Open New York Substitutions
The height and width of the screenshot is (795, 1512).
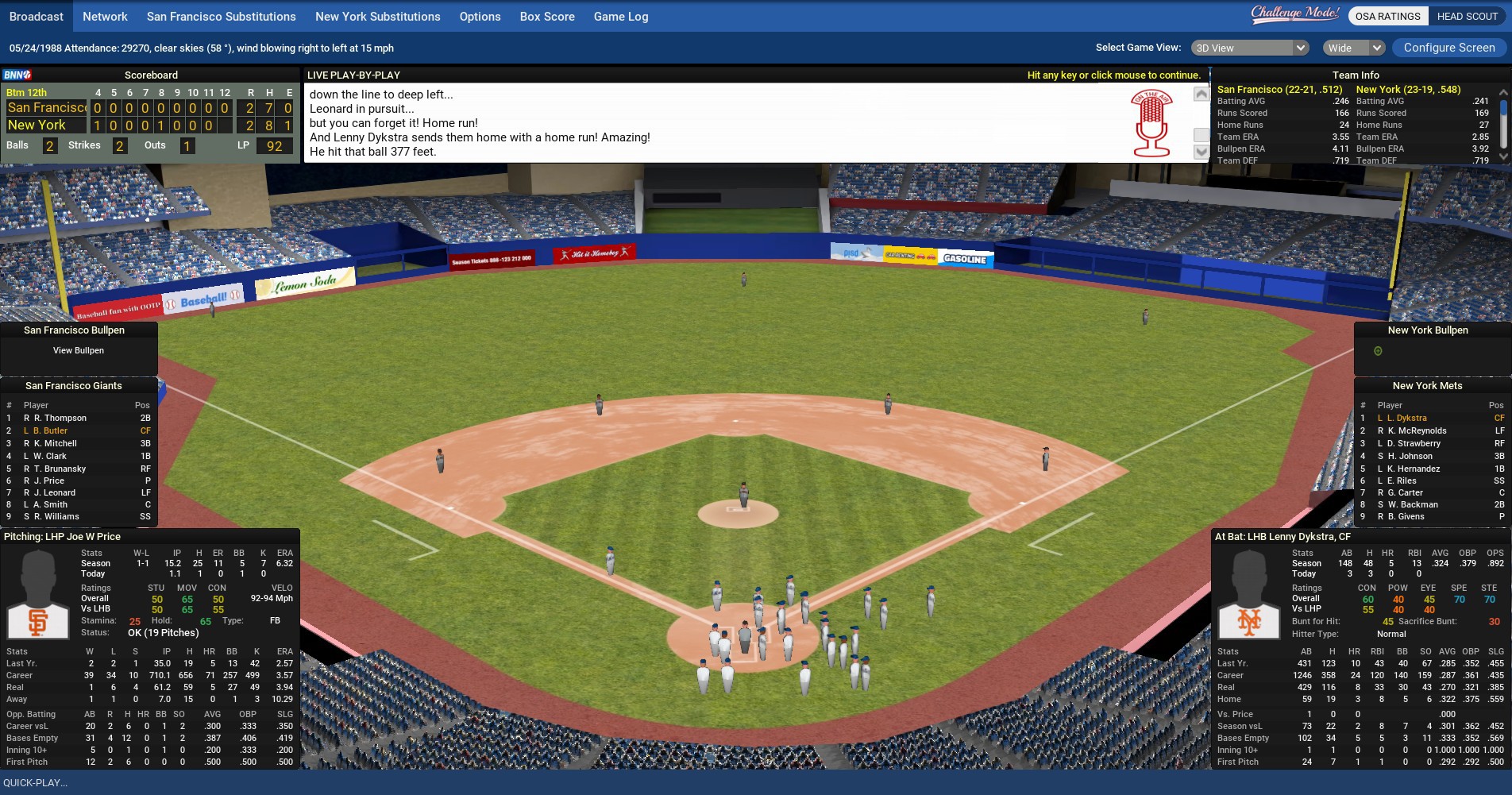pyautogui.click(x=377, y=17)
